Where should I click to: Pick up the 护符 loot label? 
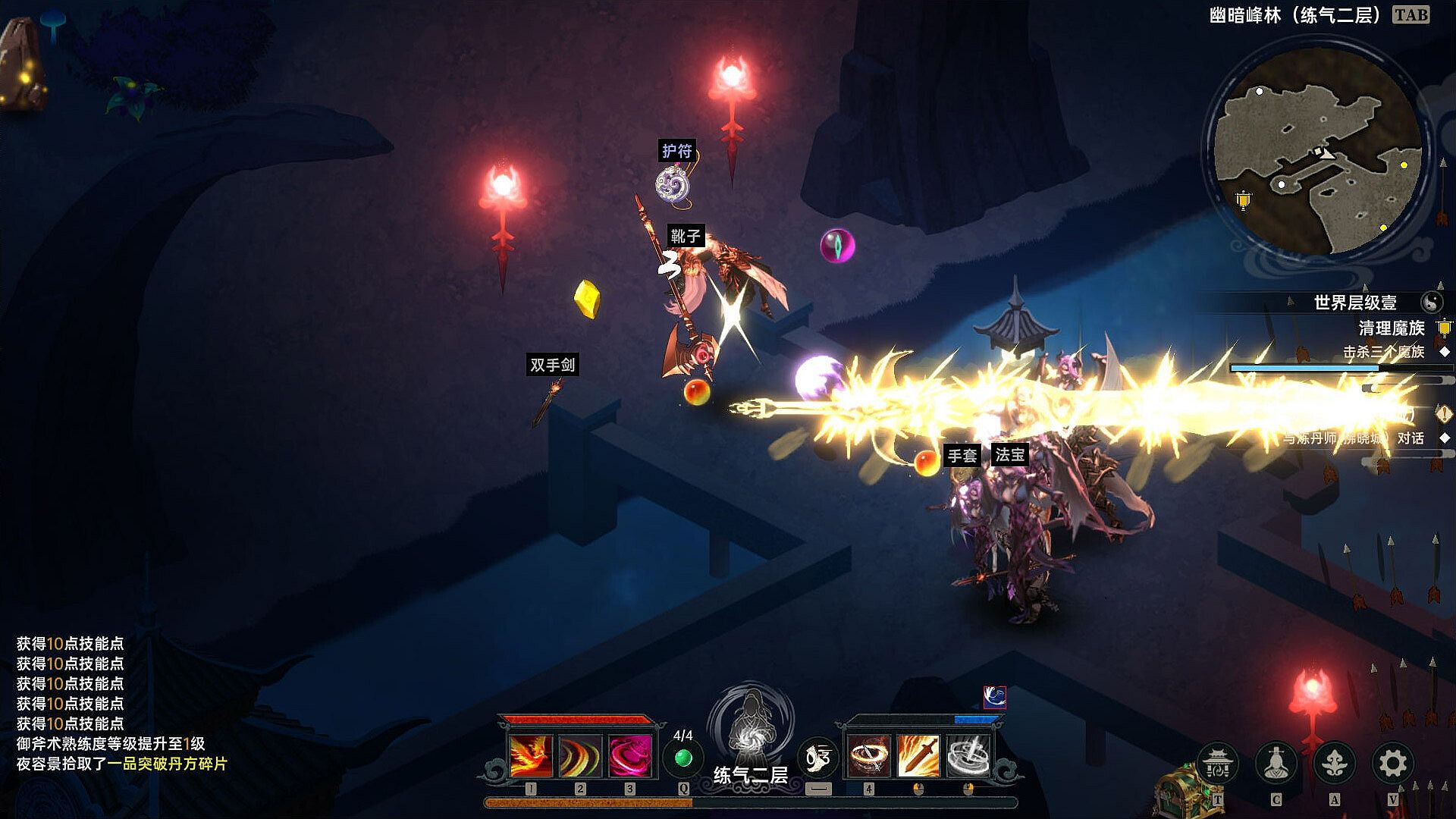pyautogui.click(x=676, y=151)
